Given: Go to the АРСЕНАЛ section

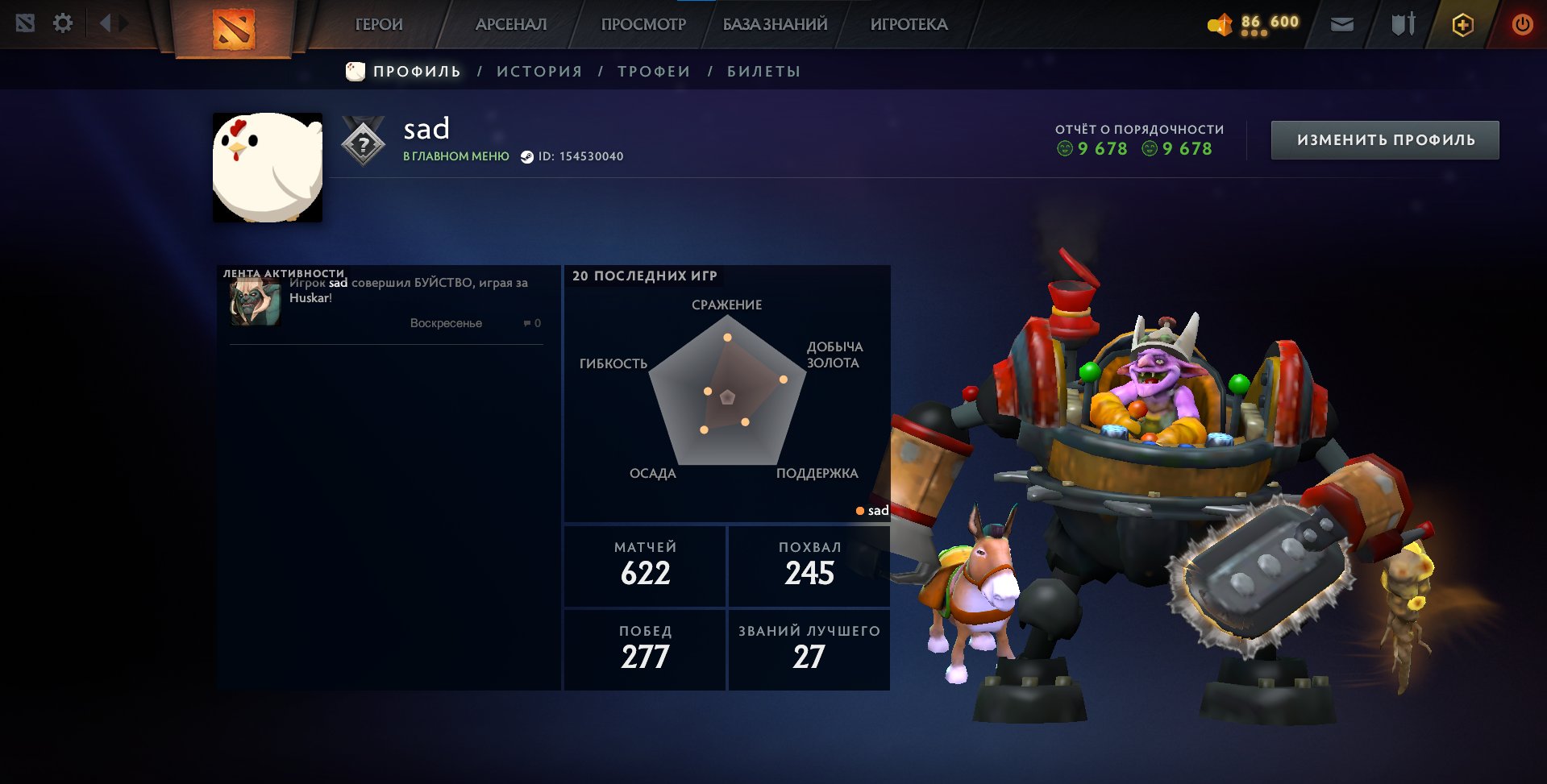Looking at the screenshot, I should pos(511,24).
